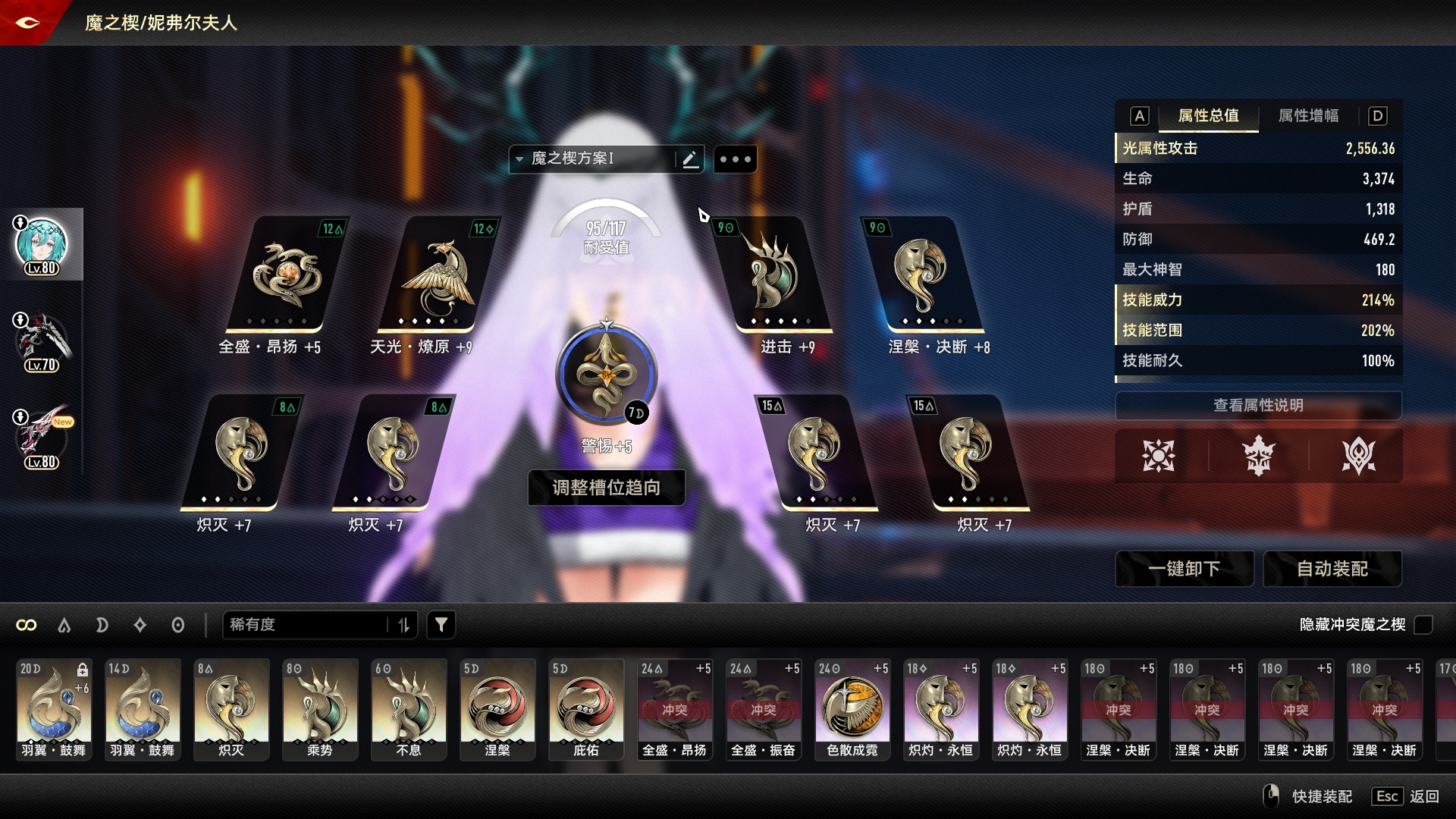The width and height of the screenshot is (1456, 819).
Task: Select the Lv.80 teal-haired character portrait
Action: [42, 245]
